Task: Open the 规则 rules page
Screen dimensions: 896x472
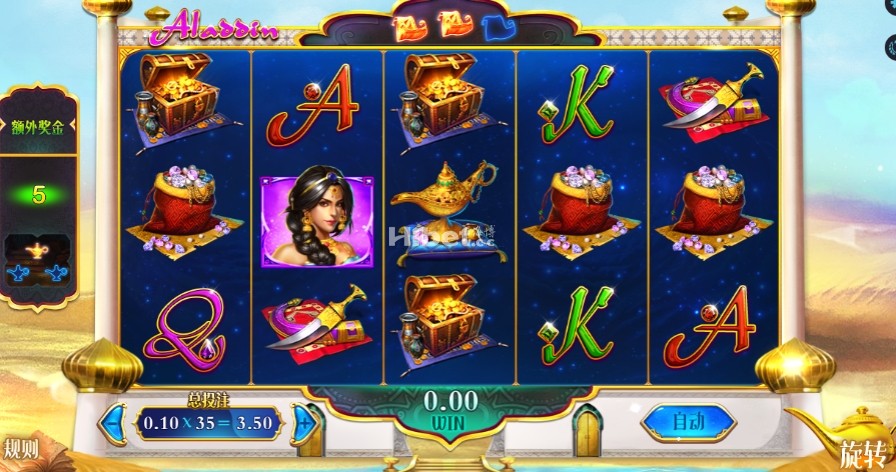Action: (x=21, y=448)
